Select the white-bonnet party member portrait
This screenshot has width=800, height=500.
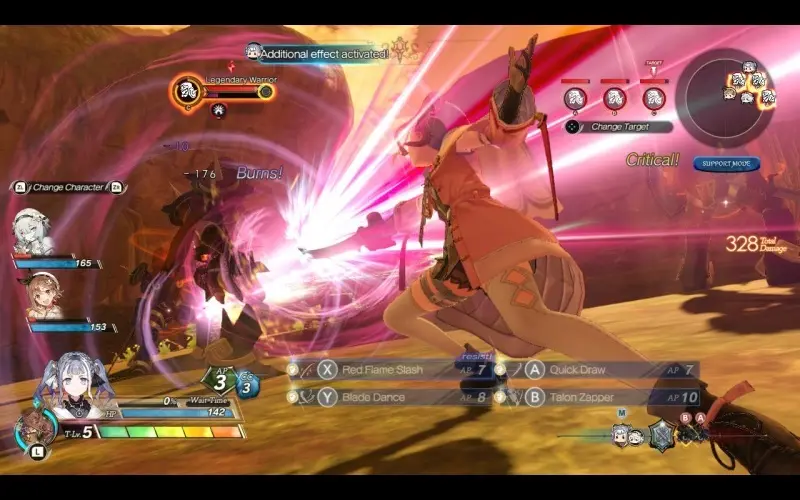[x=33, y=232]
